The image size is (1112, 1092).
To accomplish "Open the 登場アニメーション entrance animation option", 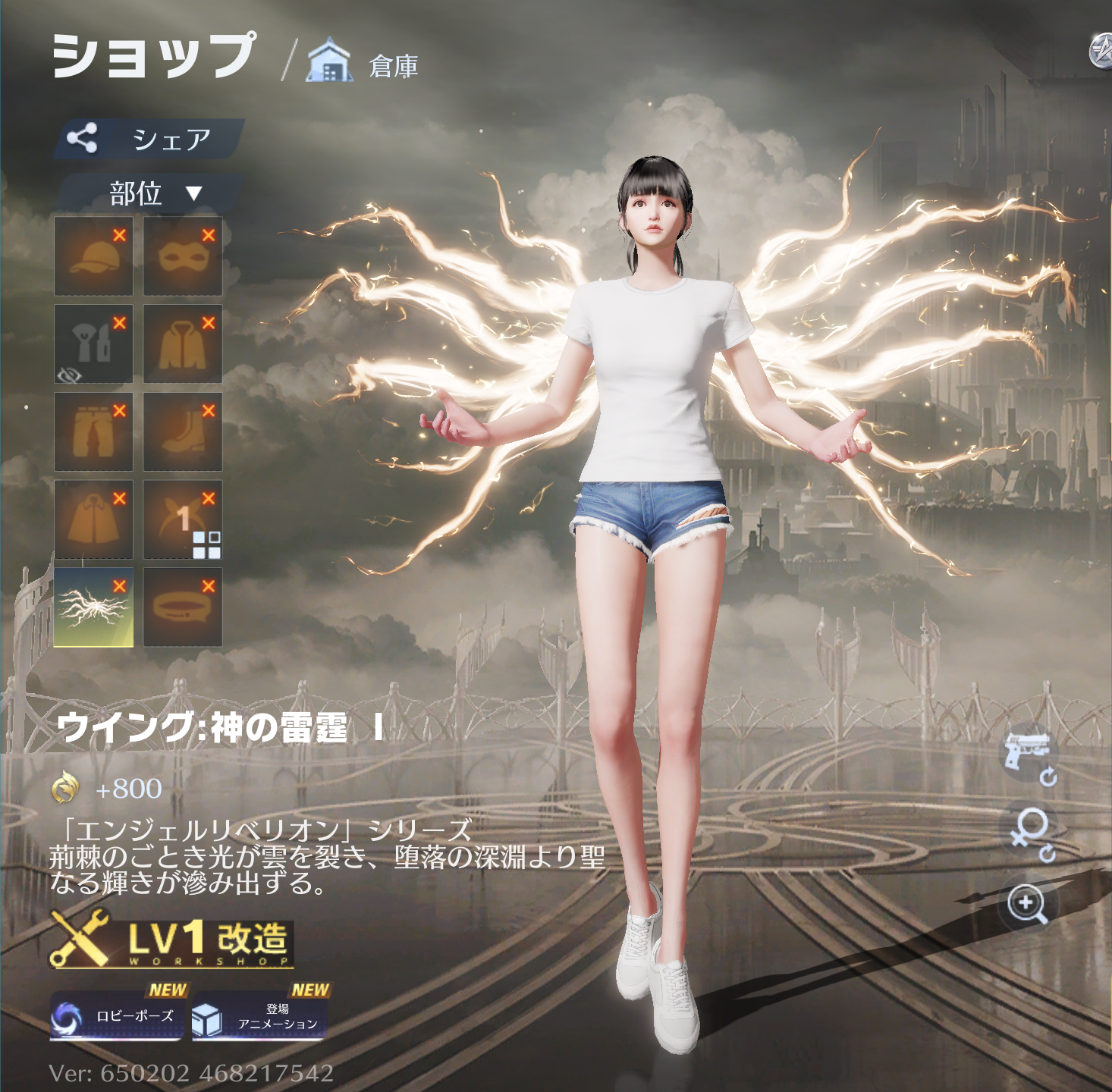I will click(x=260, y=1016).
